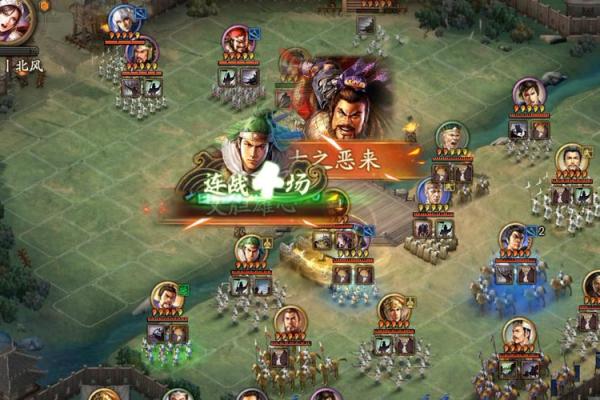Select the green-ringed elderly general's portrait
The height and width of the screenshot is (400, 600).
pyautogui.click(x=452, y=136)
